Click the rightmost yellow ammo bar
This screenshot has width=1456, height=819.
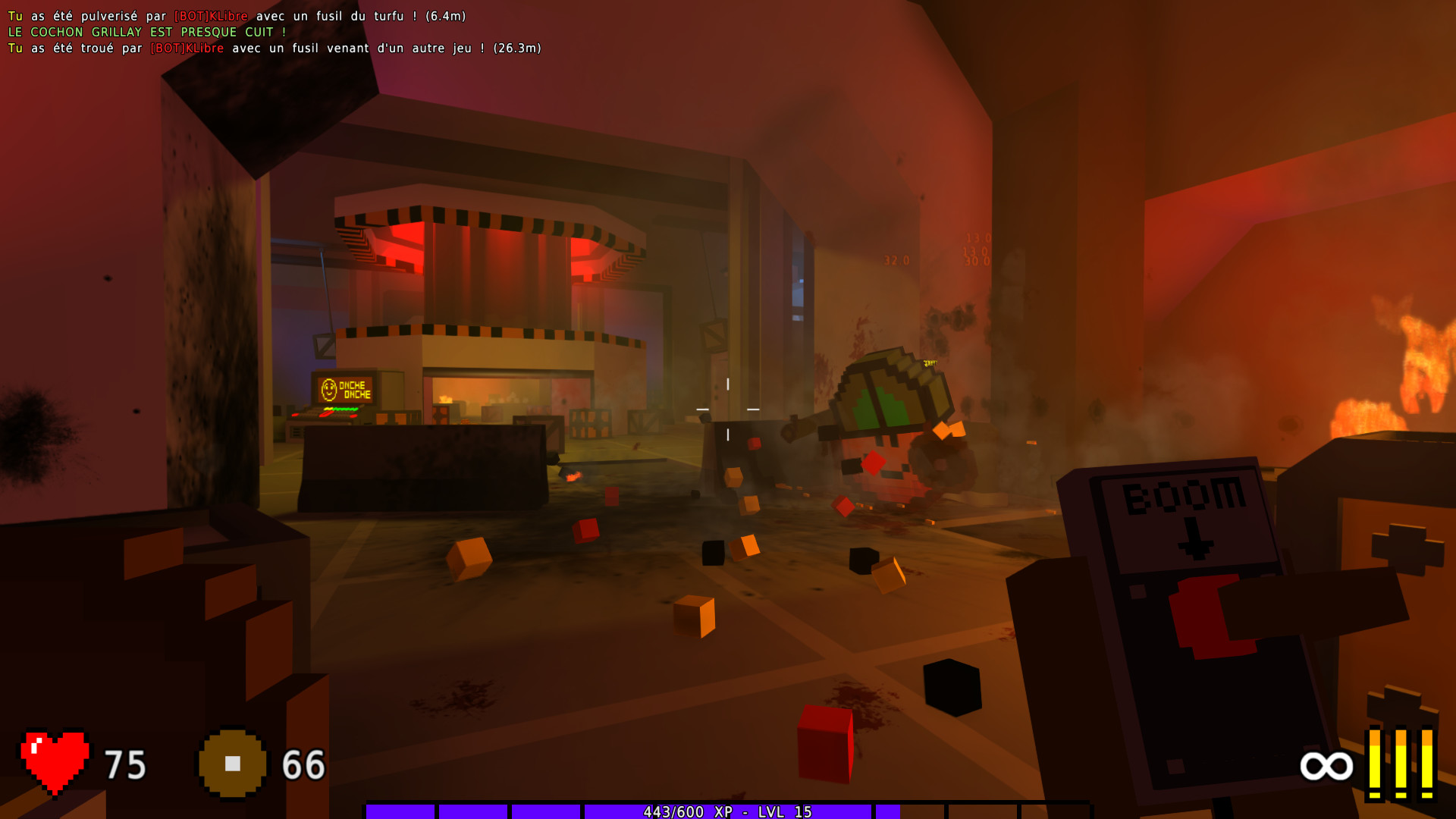pos(1427,762)
